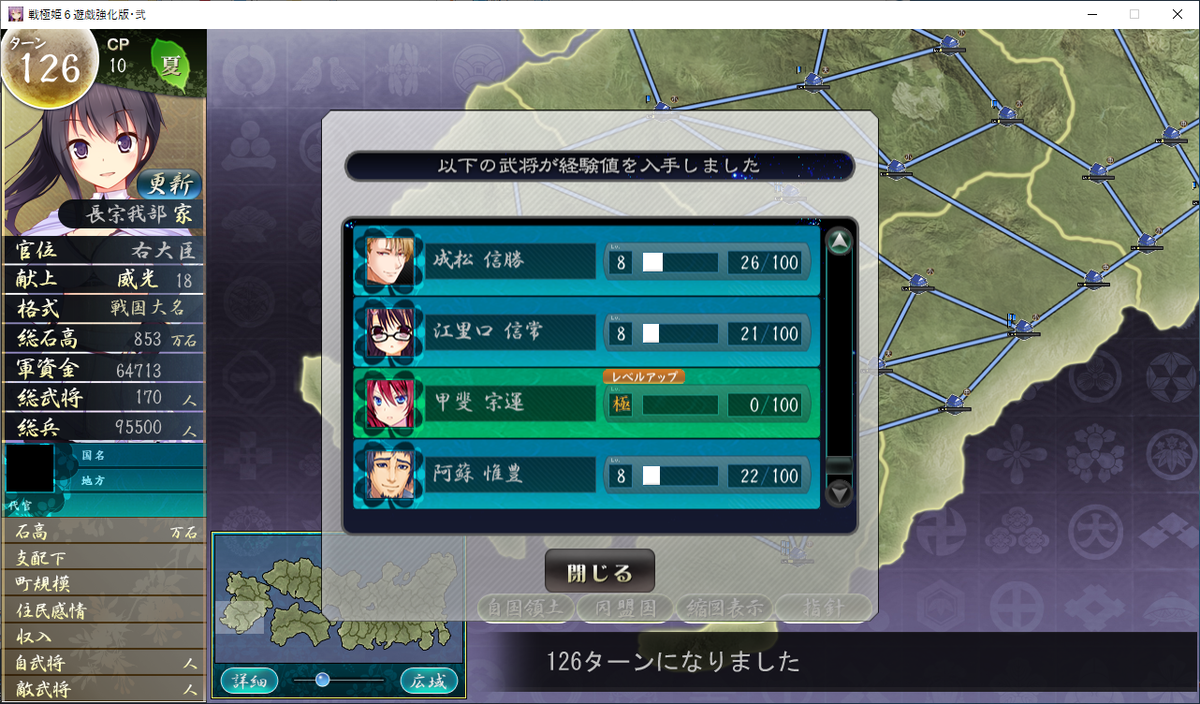Switch minimap to 詳細 detail view
This screenshot has height=704, width=1200.
tap(243, 681)
